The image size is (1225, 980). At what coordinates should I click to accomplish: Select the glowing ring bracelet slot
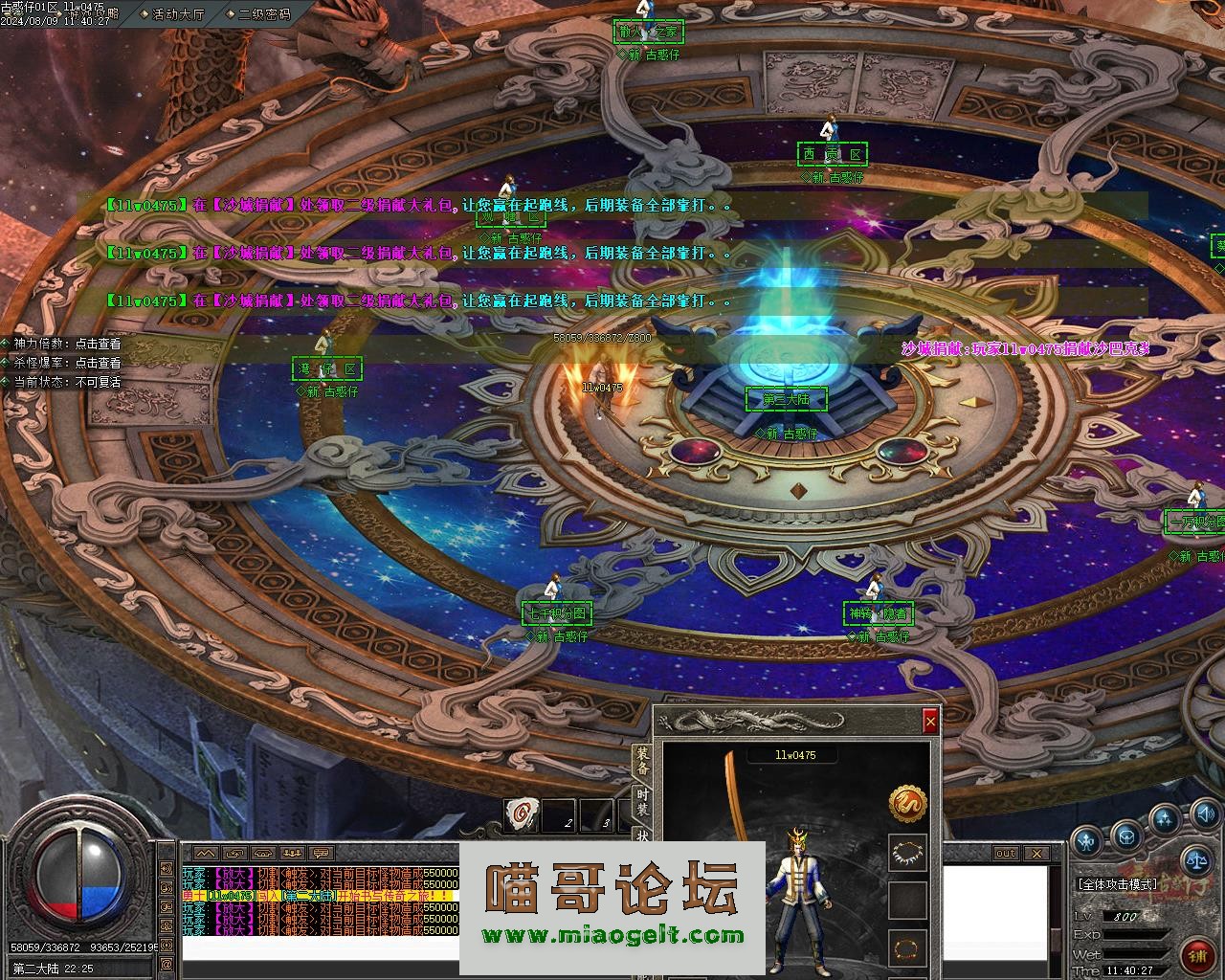pyautogui.click(x=907, y=948)
